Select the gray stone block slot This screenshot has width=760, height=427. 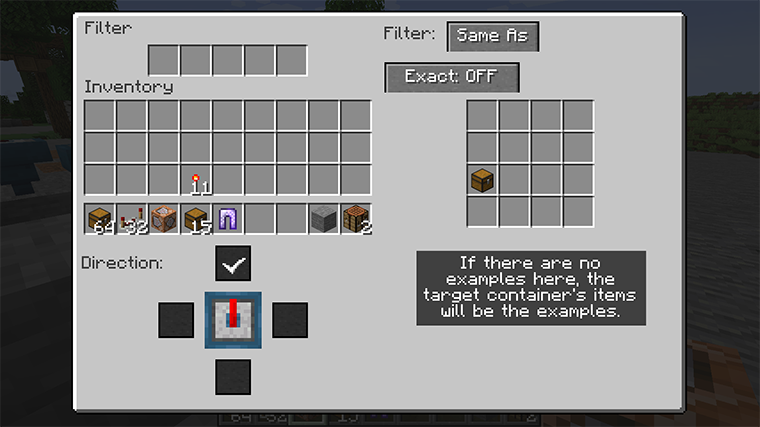click(324, 218)
